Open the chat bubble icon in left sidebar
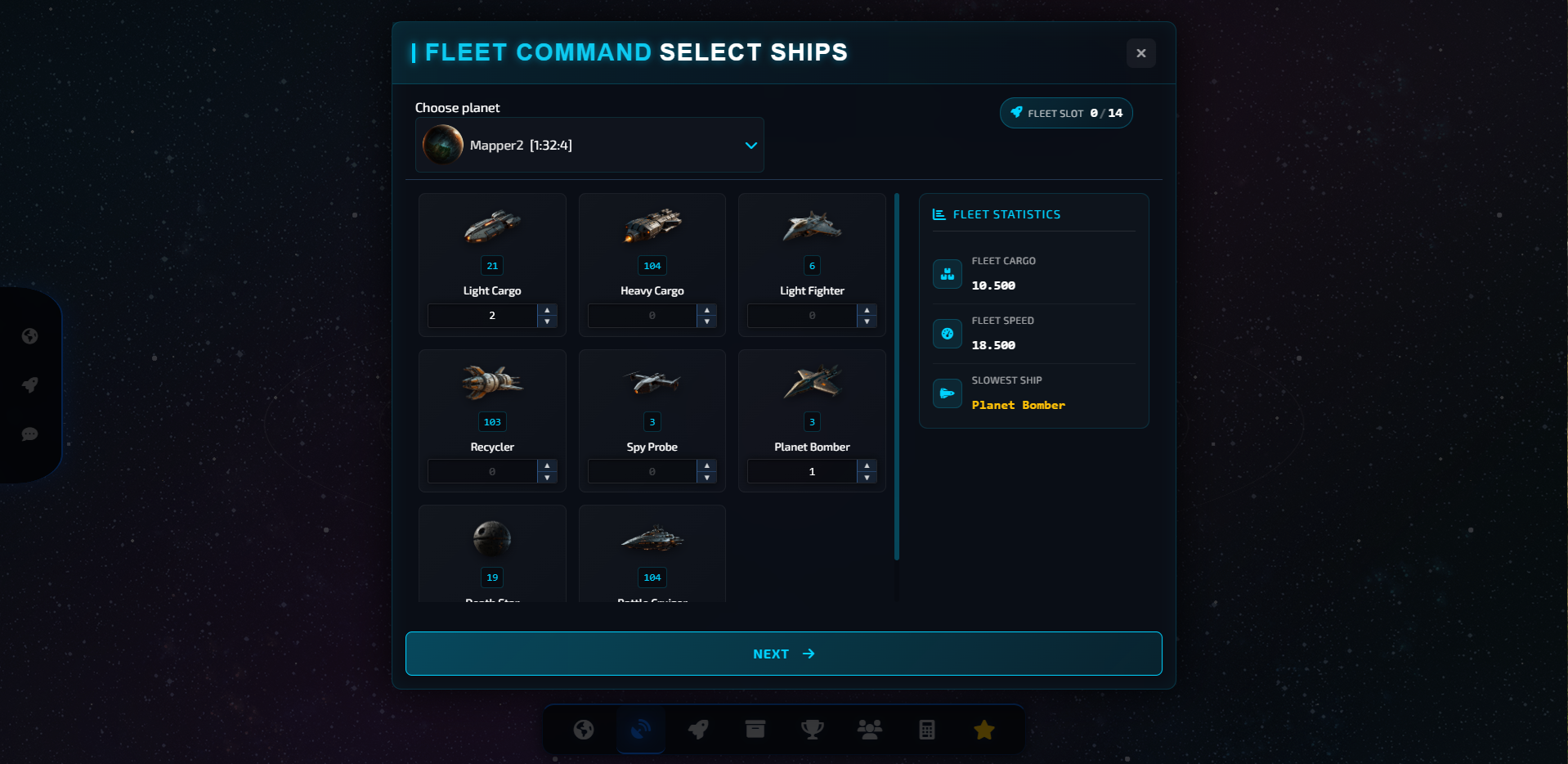 pos(29,434)
